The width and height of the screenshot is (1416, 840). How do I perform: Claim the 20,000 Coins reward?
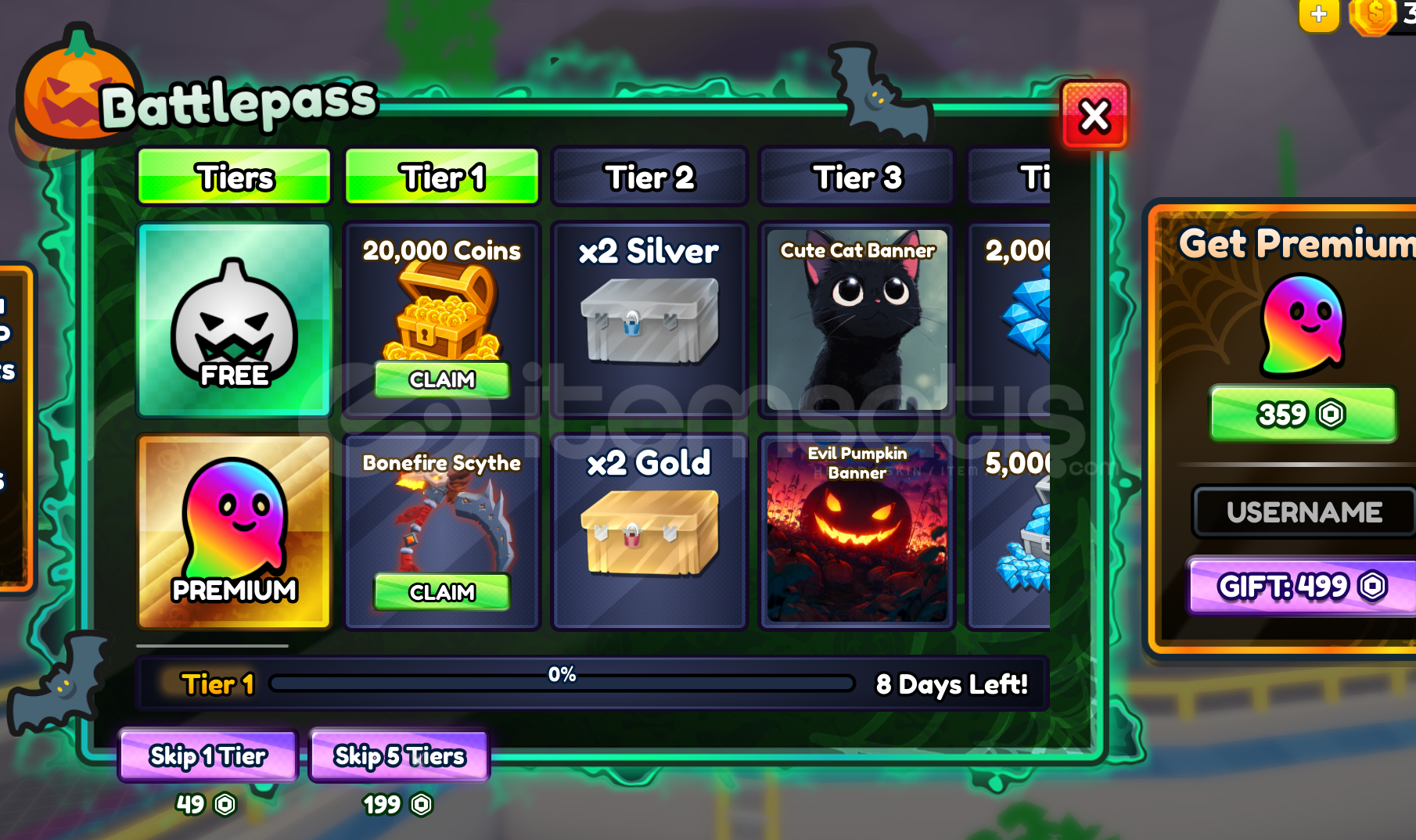441,381
